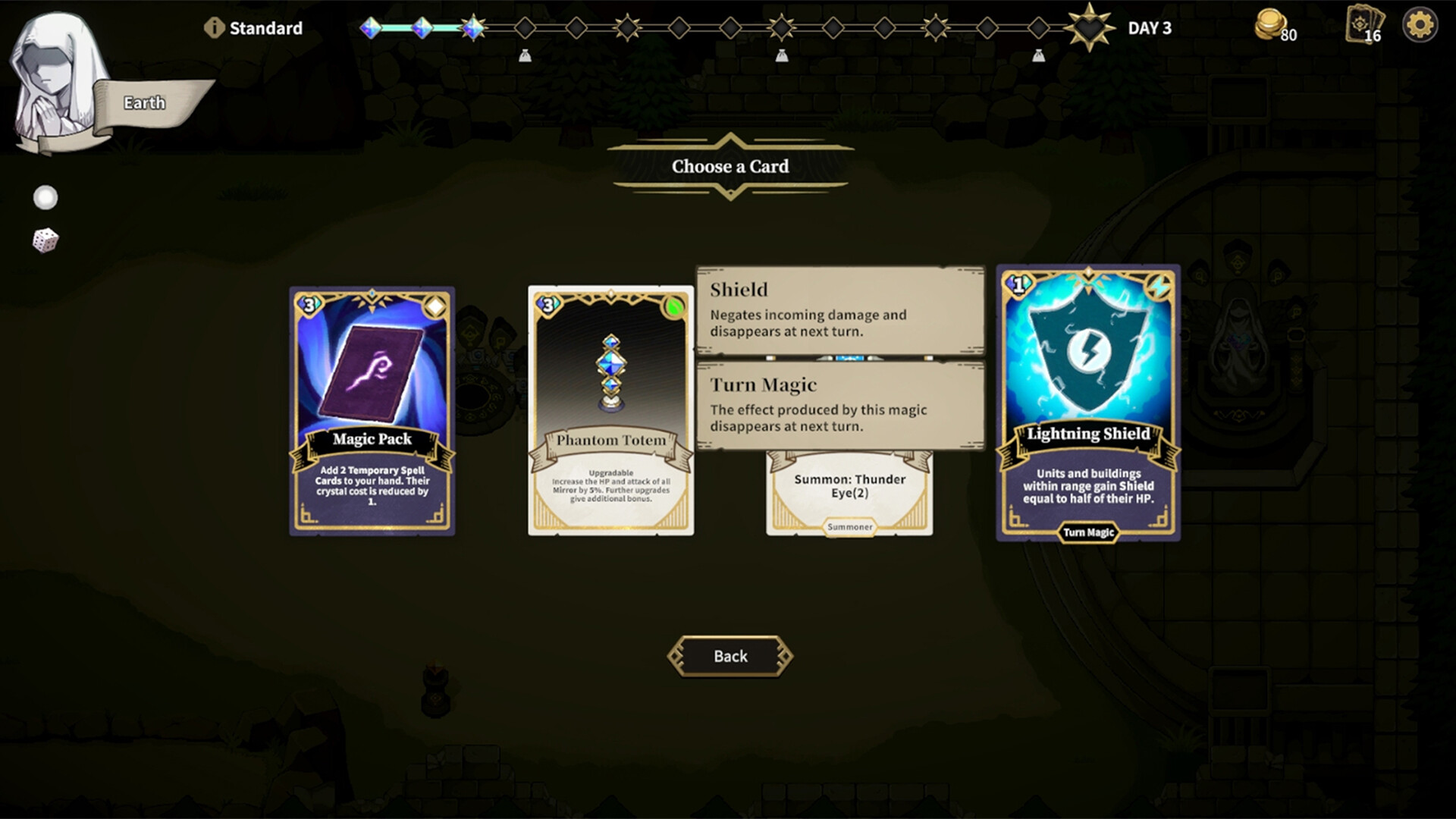Image resolution: width=1456 pixels, height=819 pixels.
Task: Click the Summoner tag on the Thunder Eye card
Action: 849,527
